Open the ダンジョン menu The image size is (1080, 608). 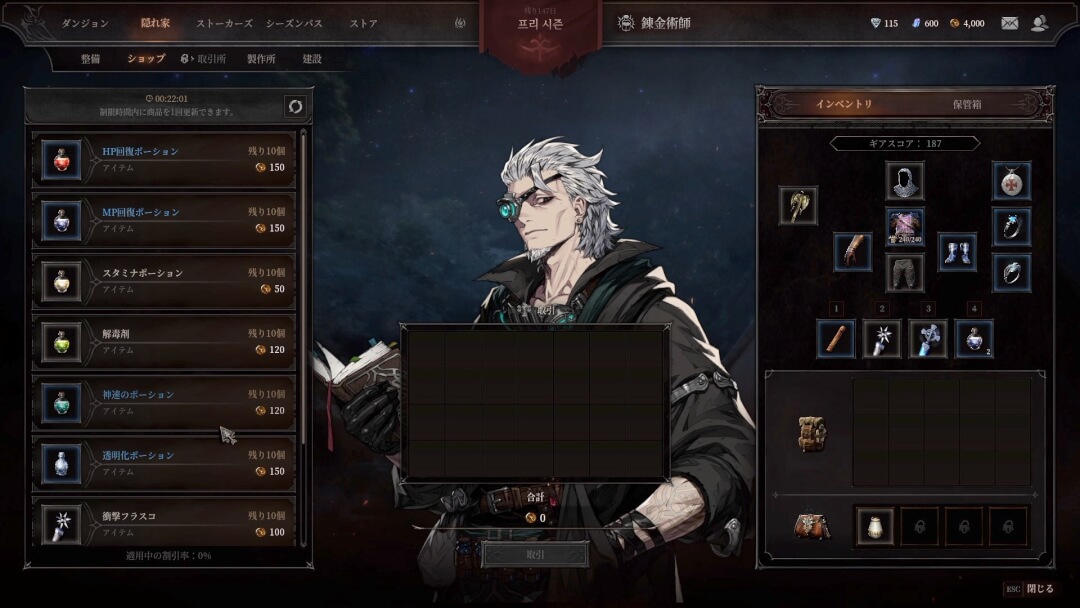pos(85,23)
